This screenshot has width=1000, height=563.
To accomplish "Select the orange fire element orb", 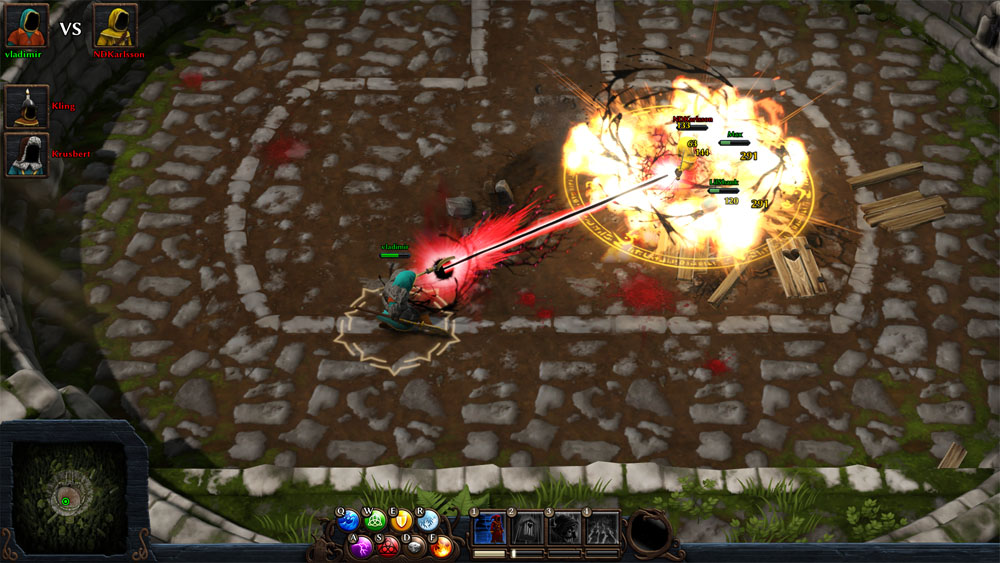I will pos(442,547).
